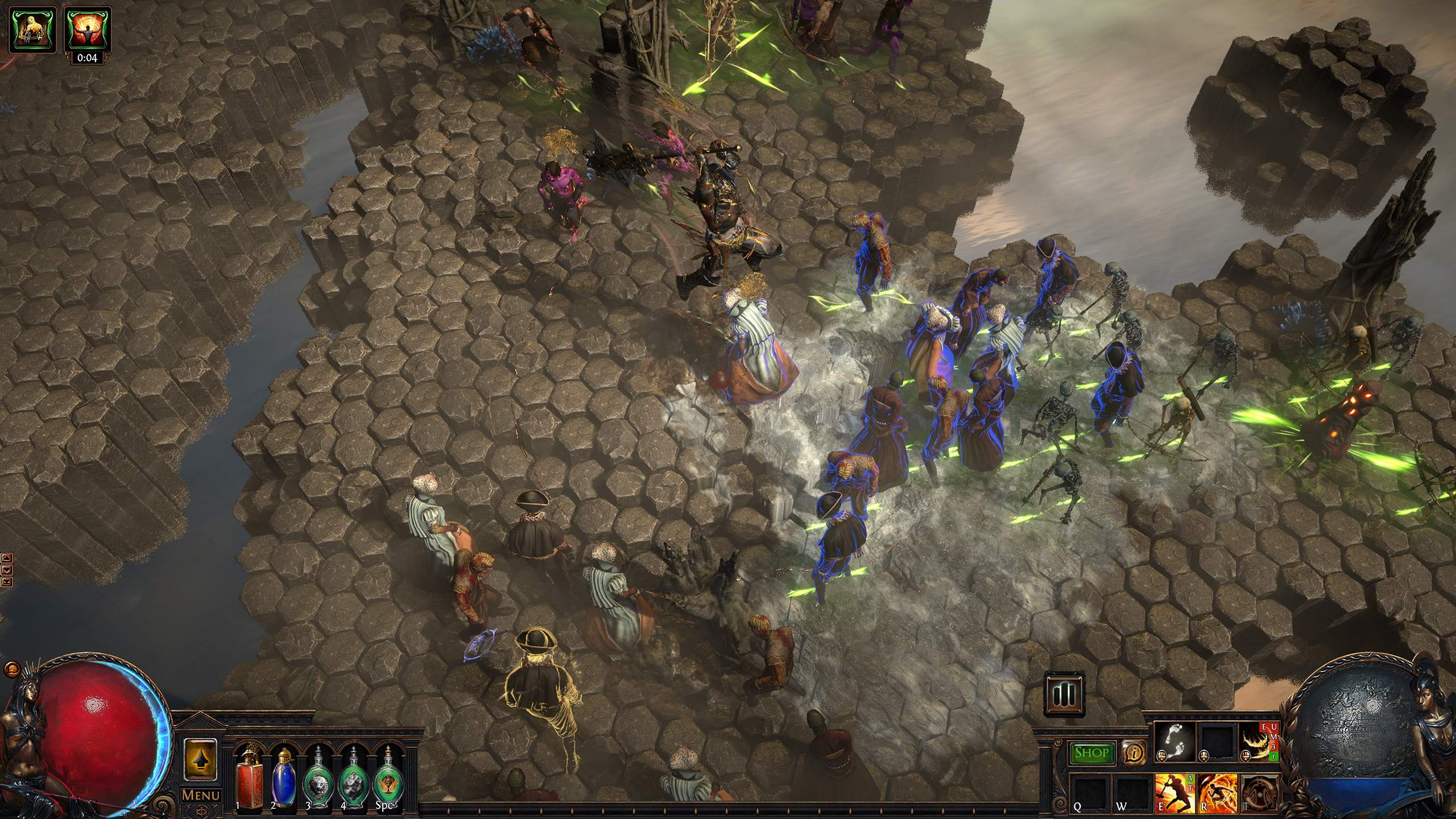
Task: Click the three-bars panel button
Action: coord(1065,694)
